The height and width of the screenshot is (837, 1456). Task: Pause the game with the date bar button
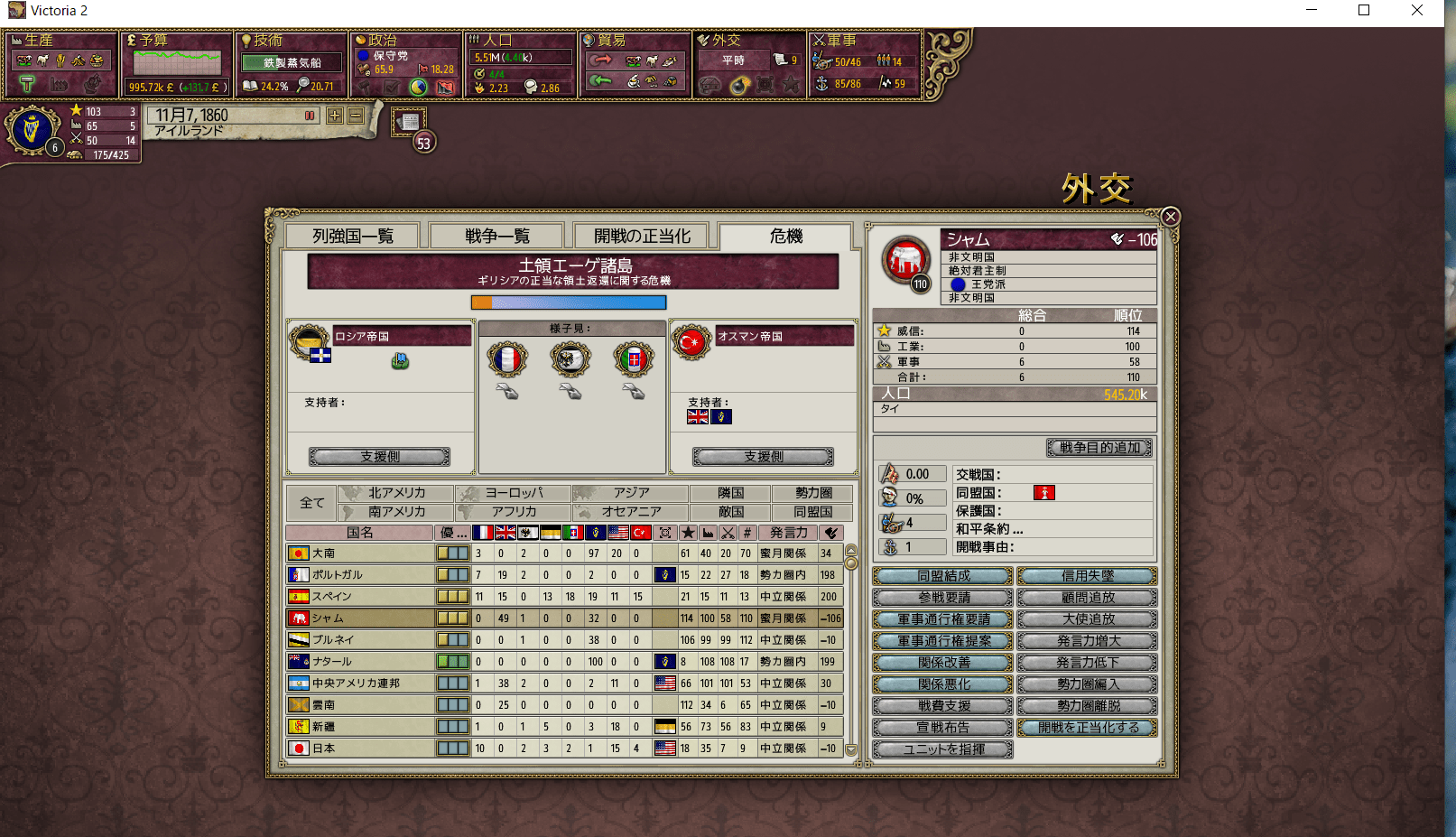[311, 116]
